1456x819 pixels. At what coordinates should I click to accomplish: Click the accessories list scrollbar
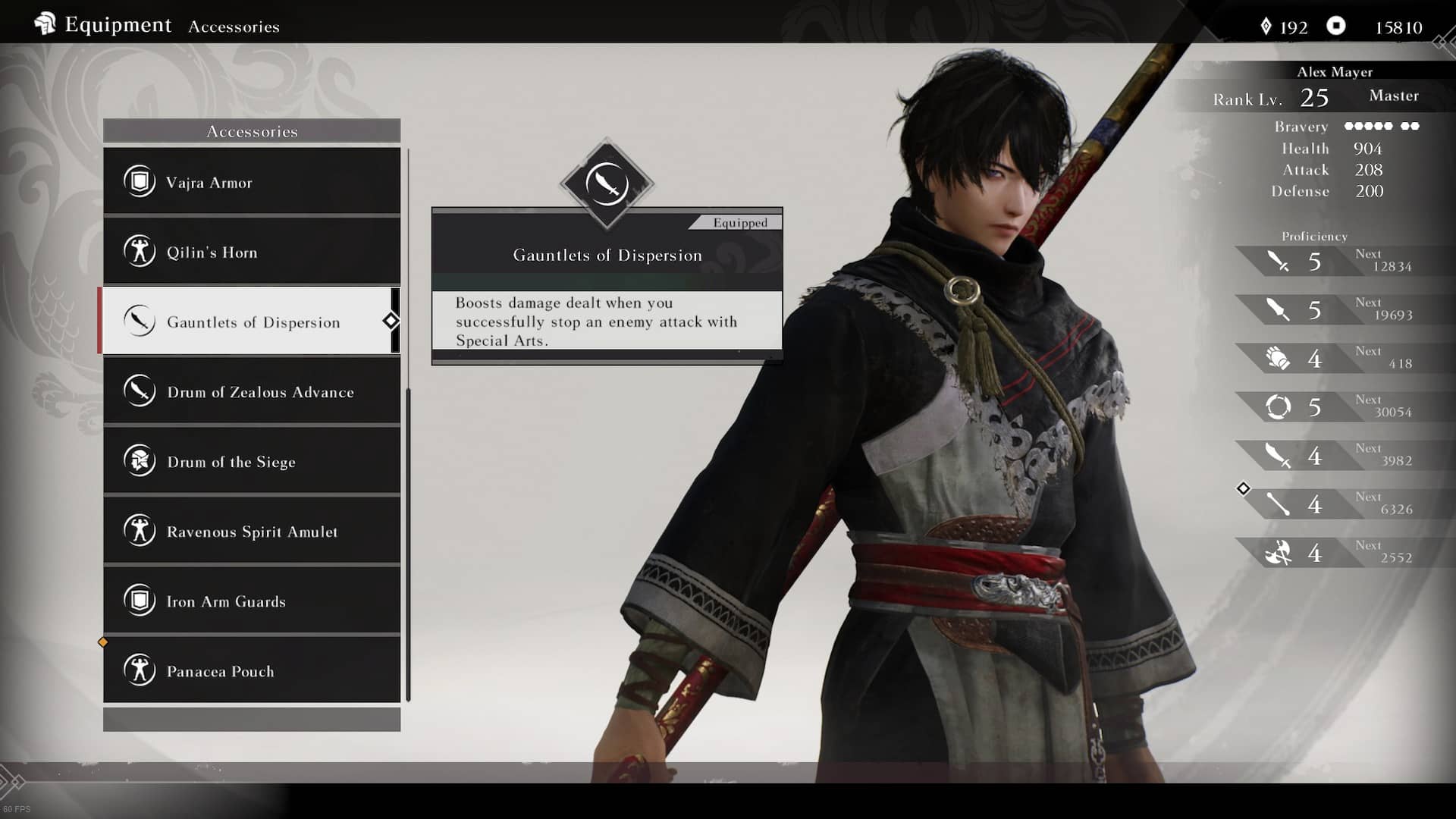(x=409, y=543)
